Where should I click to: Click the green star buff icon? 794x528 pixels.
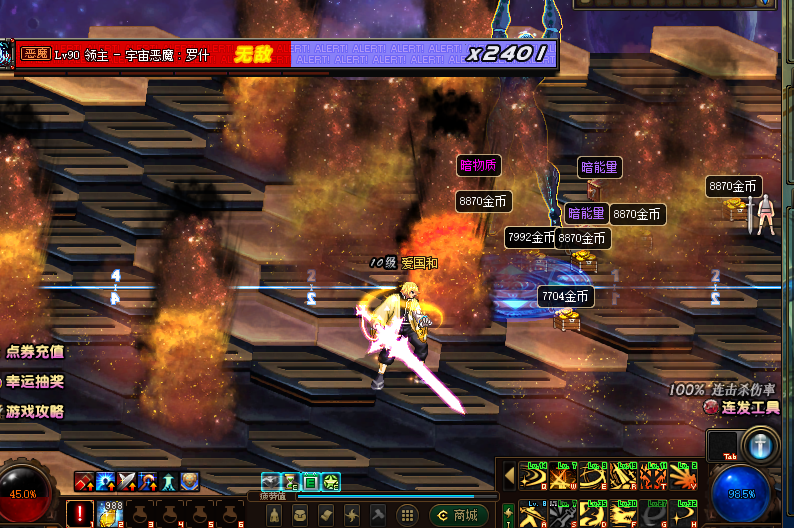[331, 481]
